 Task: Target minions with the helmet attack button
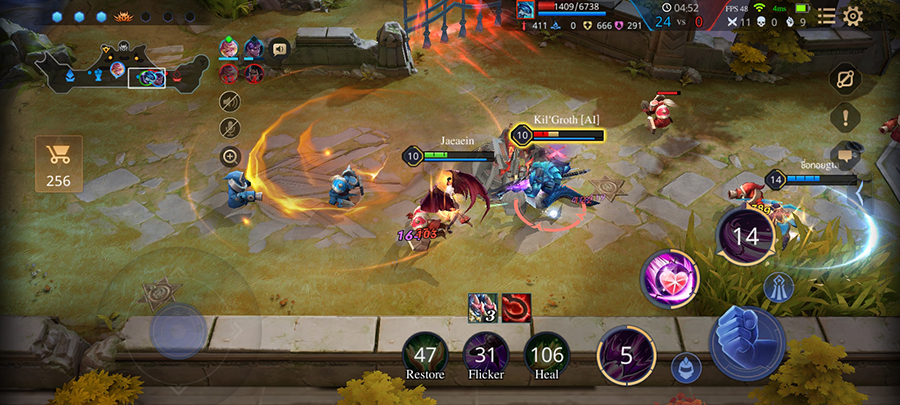(686, 366)
